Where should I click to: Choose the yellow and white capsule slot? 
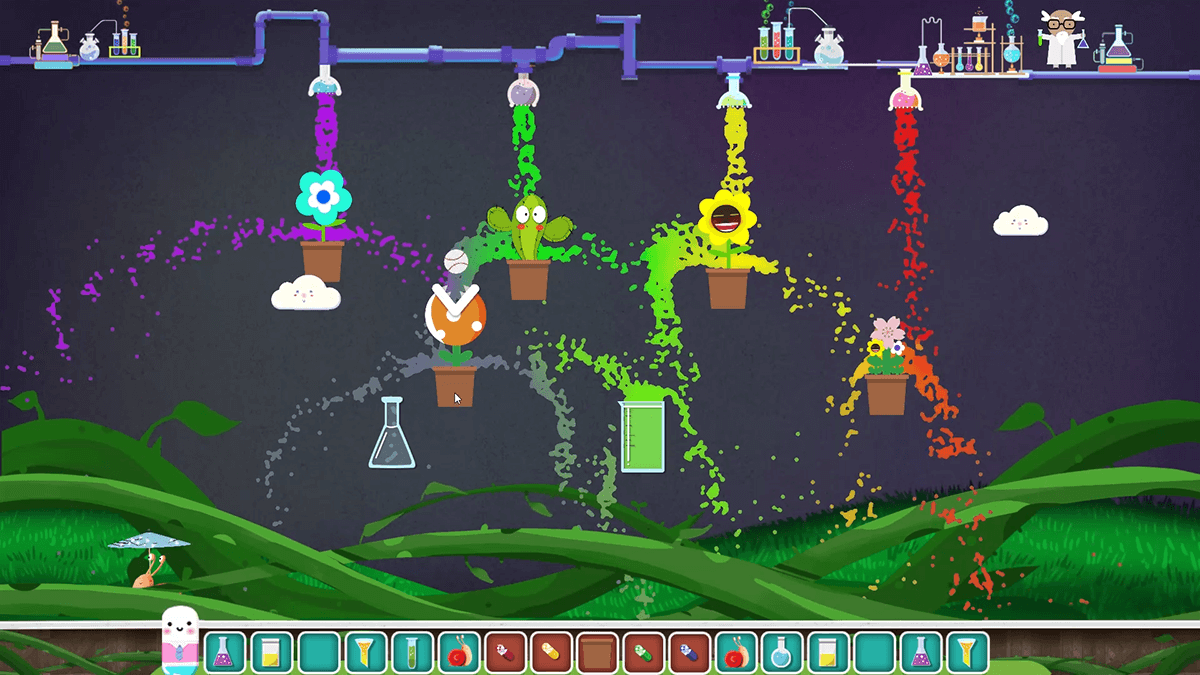551,652
